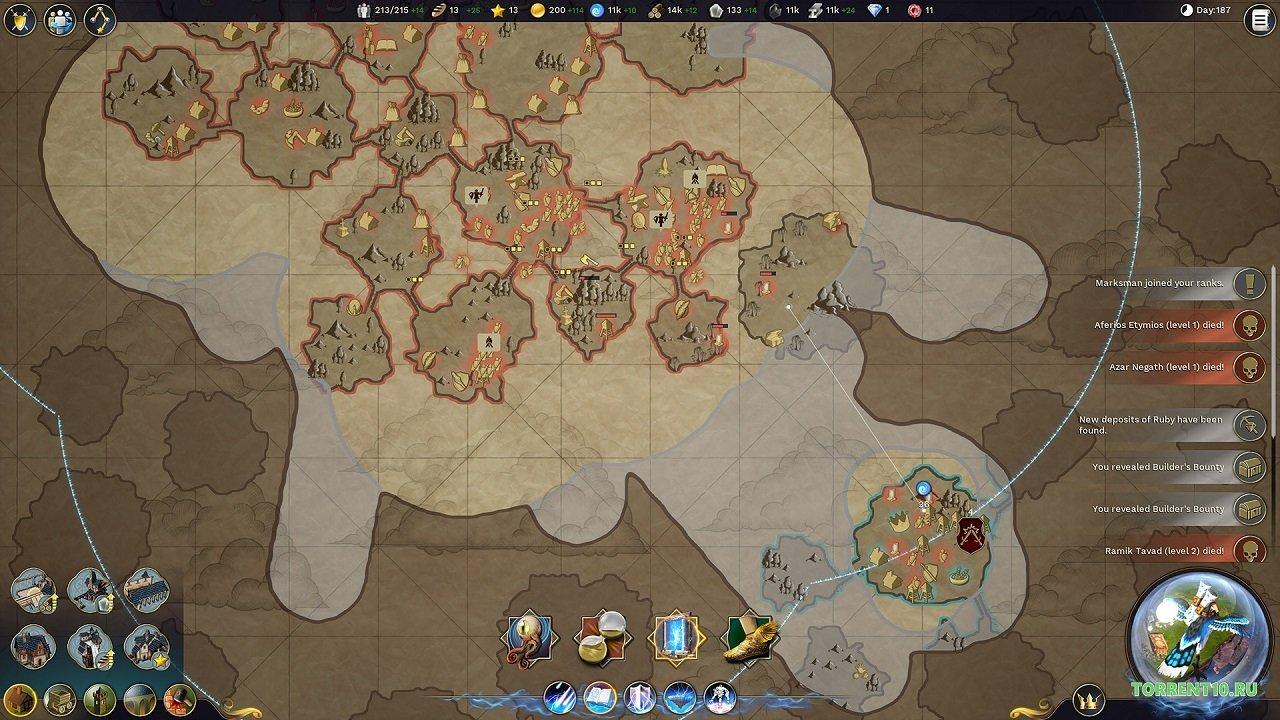Open the "New deposits of Ruby" notification
The image size is (1280, 720).
click(x=1158, y=425)
